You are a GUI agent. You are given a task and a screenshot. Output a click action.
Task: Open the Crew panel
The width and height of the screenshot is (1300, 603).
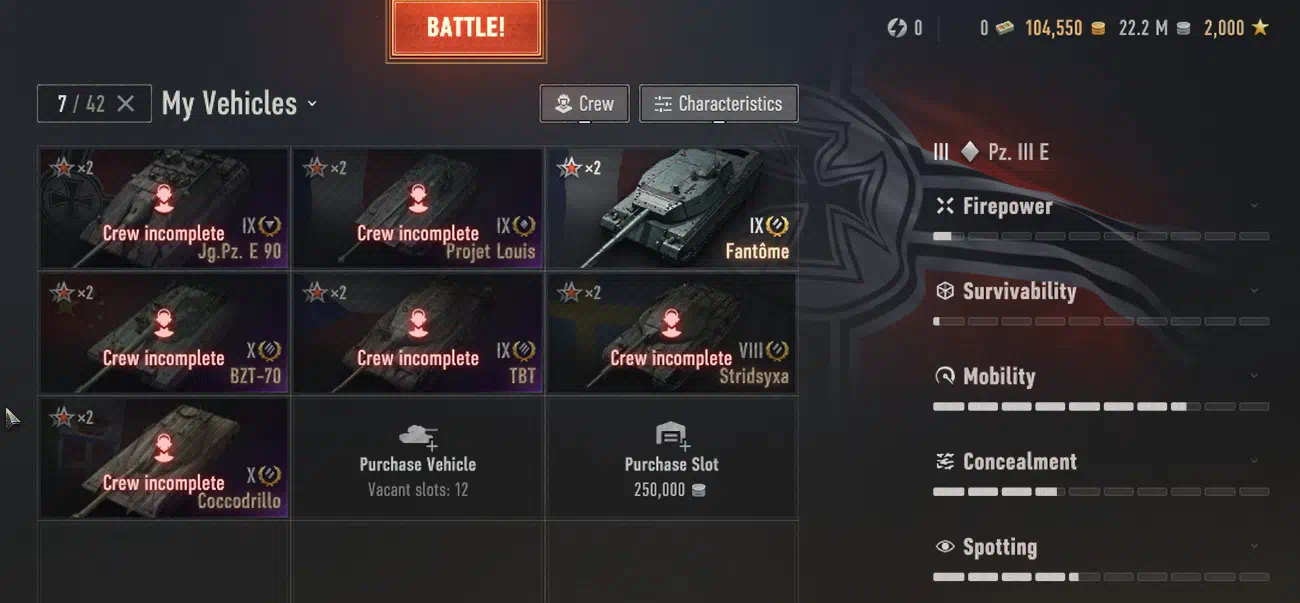pos(585,103)
